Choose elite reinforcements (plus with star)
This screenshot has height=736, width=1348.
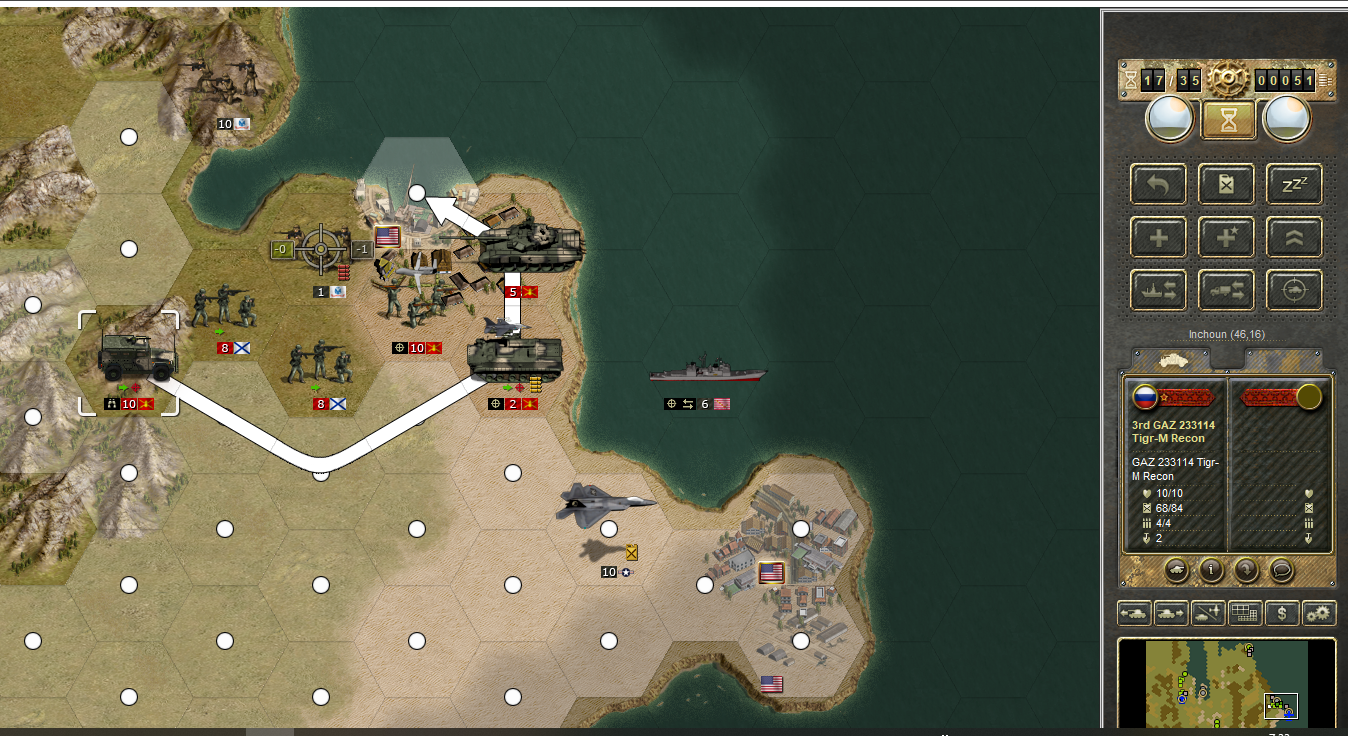click(1226, 237)
